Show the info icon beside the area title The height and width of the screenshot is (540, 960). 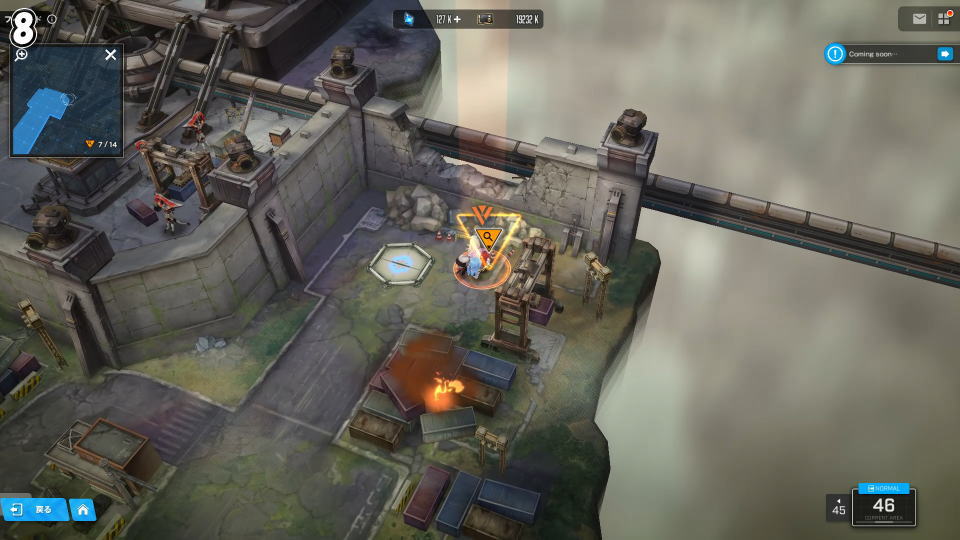(x=52, y=19)
